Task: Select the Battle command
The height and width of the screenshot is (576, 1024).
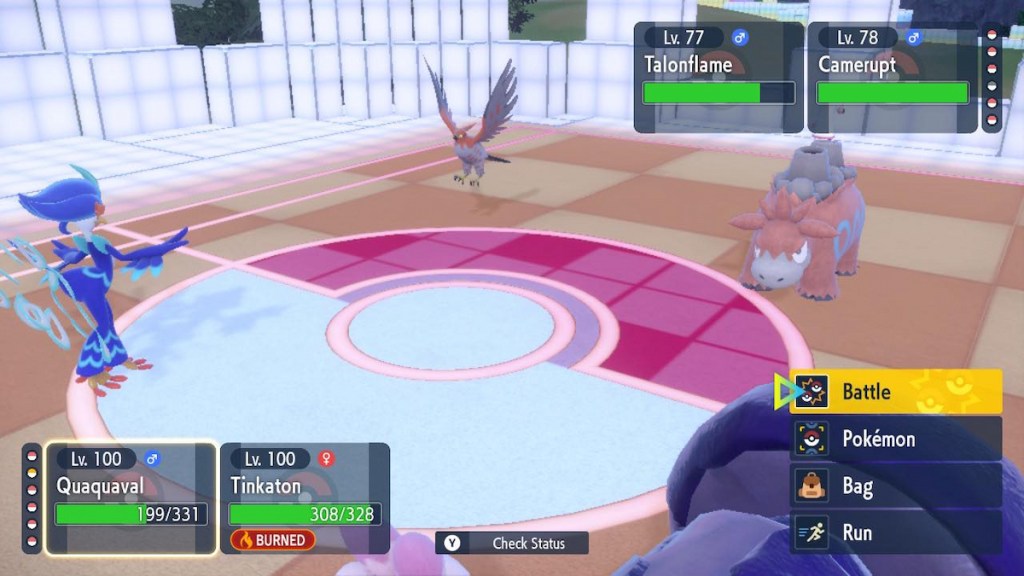Action: point(896,392)
